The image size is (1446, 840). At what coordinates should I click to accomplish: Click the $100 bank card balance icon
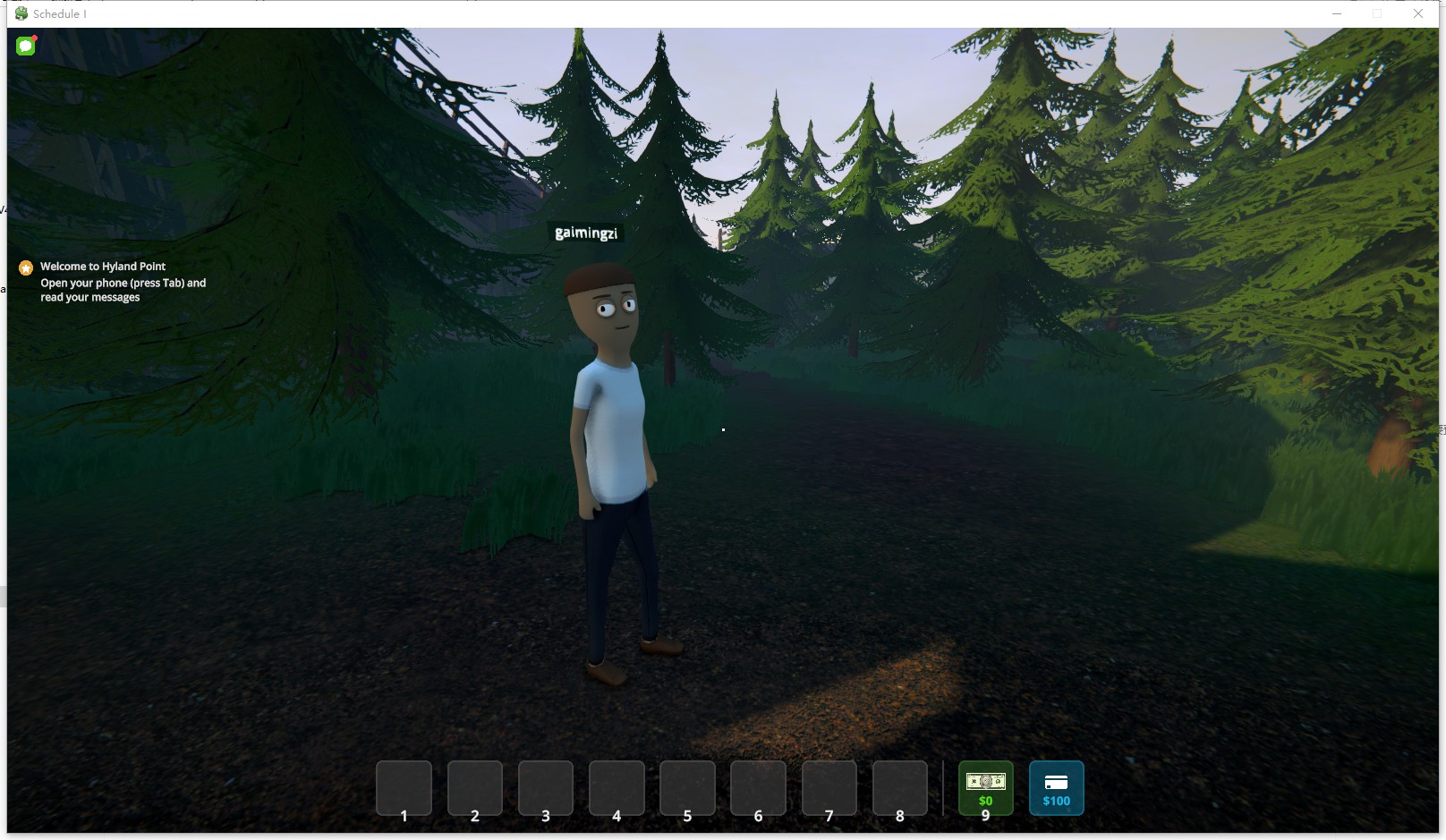click(x=1056, y=787)
